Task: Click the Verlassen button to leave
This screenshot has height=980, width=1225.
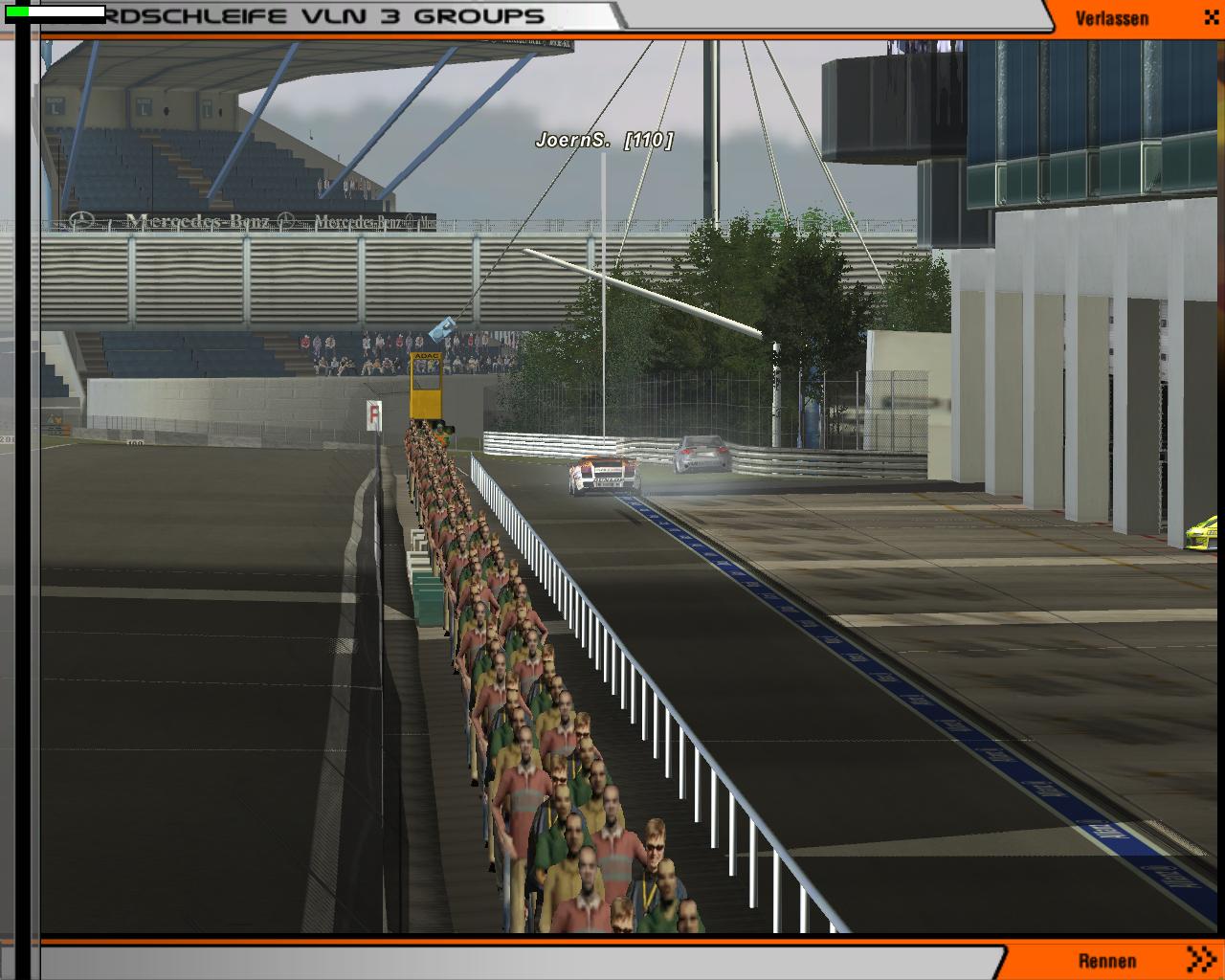Action: click(x=1112, y=18)
